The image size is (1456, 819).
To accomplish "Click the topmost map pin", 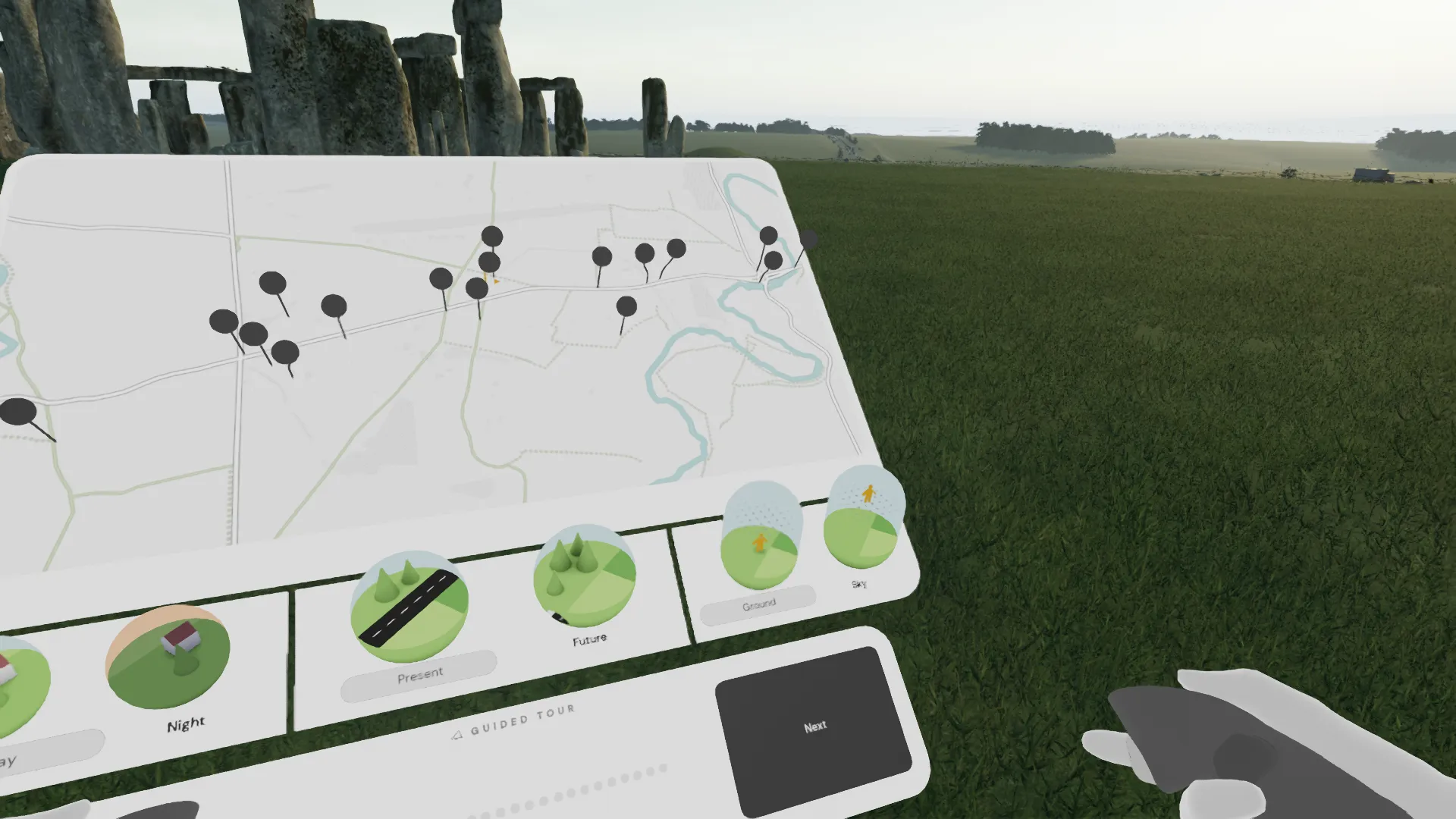I will click(x=493, y=235).
